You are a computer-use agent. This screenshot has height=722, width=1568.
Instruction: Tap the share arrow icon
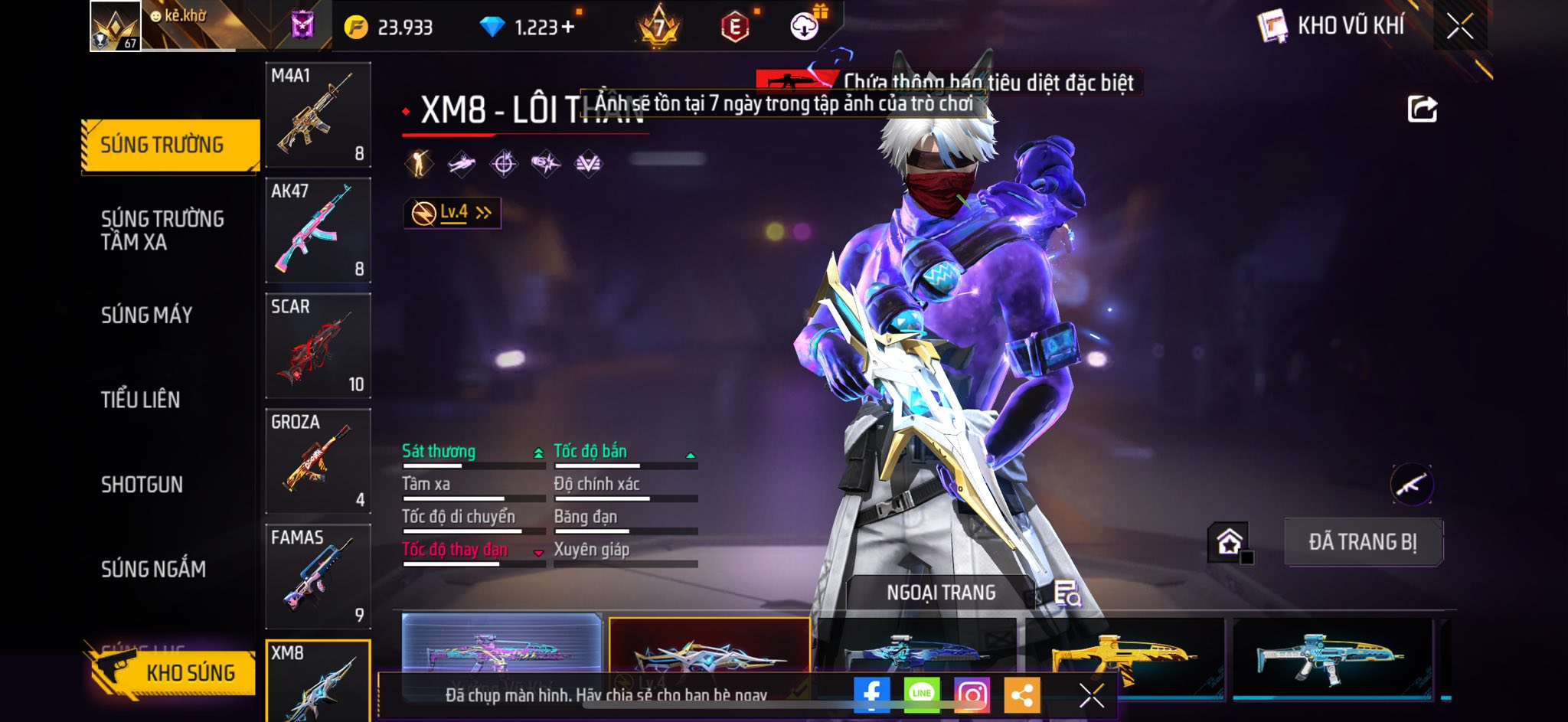click(x=1422, y=109)
